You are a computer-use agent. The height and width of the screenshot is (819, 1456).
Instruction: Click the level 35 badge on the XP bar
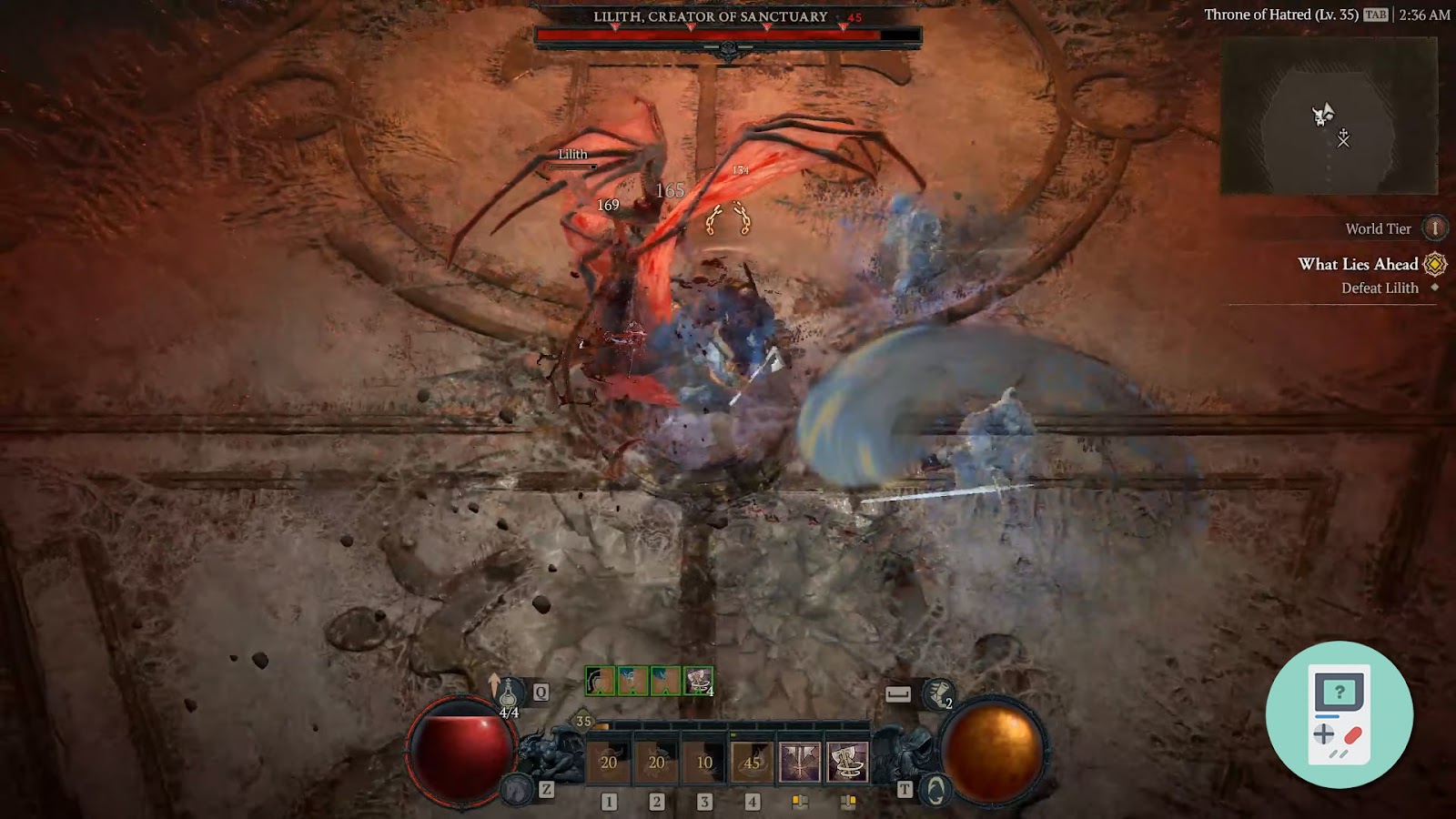click(x=581, y=719)
